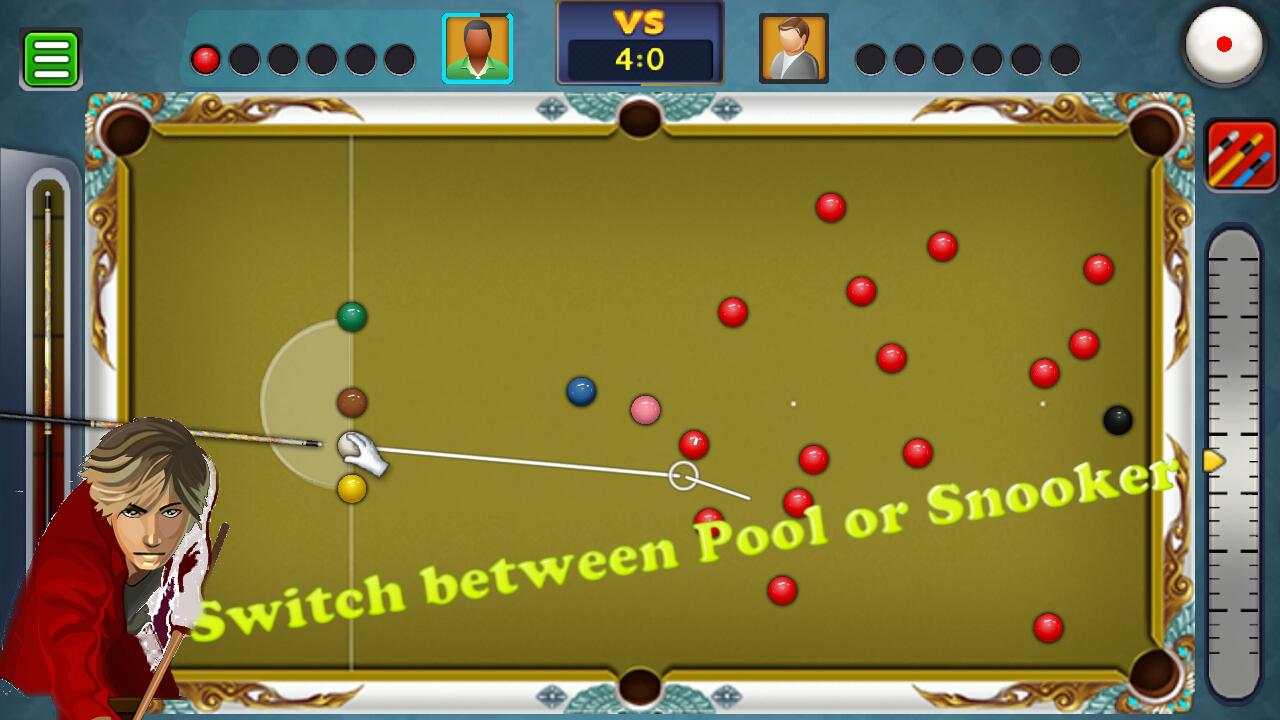
Task: Toggle the first red ball counter on left
Action: click(x=205, y=57)
